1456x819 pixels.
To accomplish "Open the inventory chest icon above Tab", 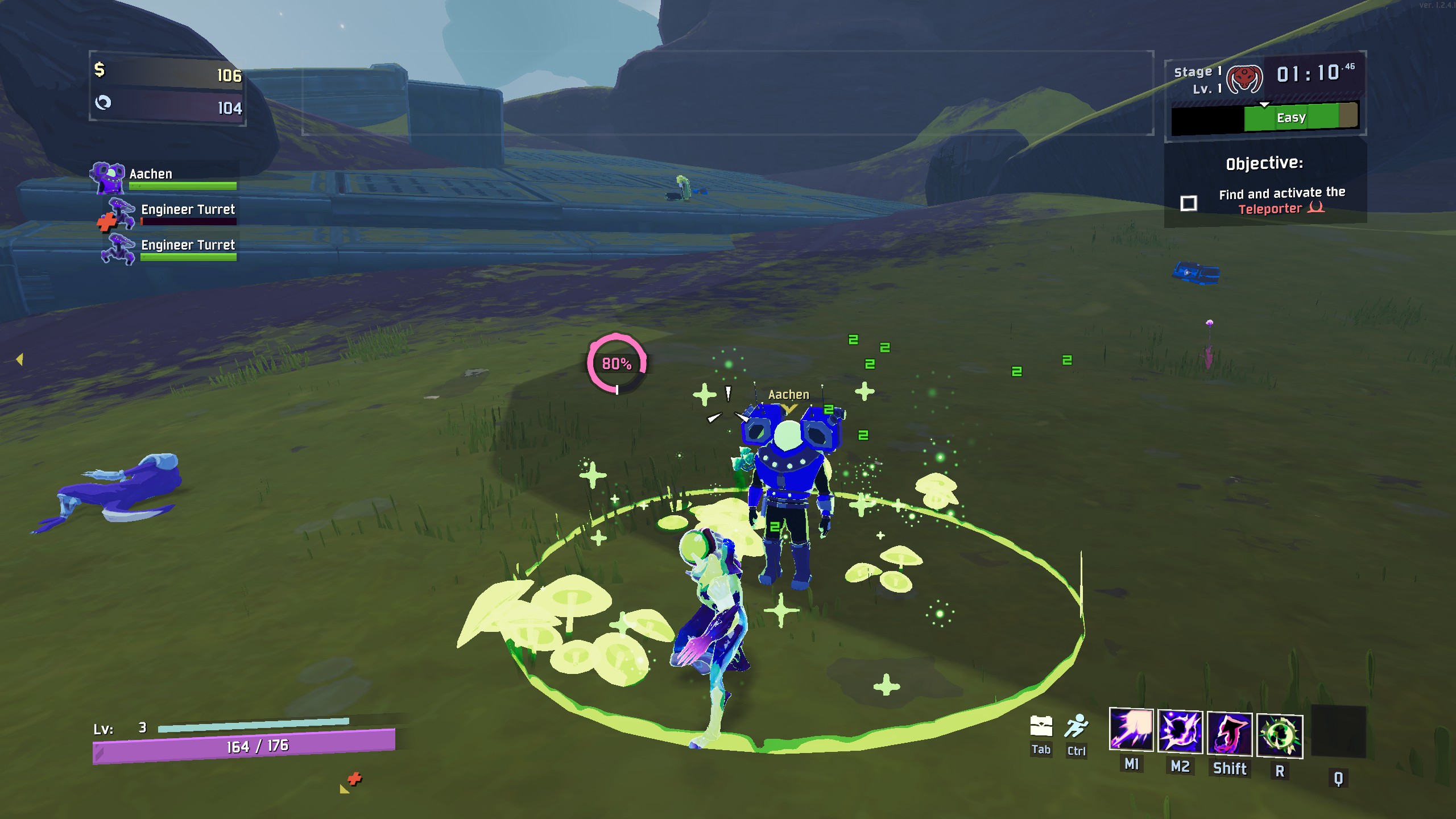I will click(1041, 726).
